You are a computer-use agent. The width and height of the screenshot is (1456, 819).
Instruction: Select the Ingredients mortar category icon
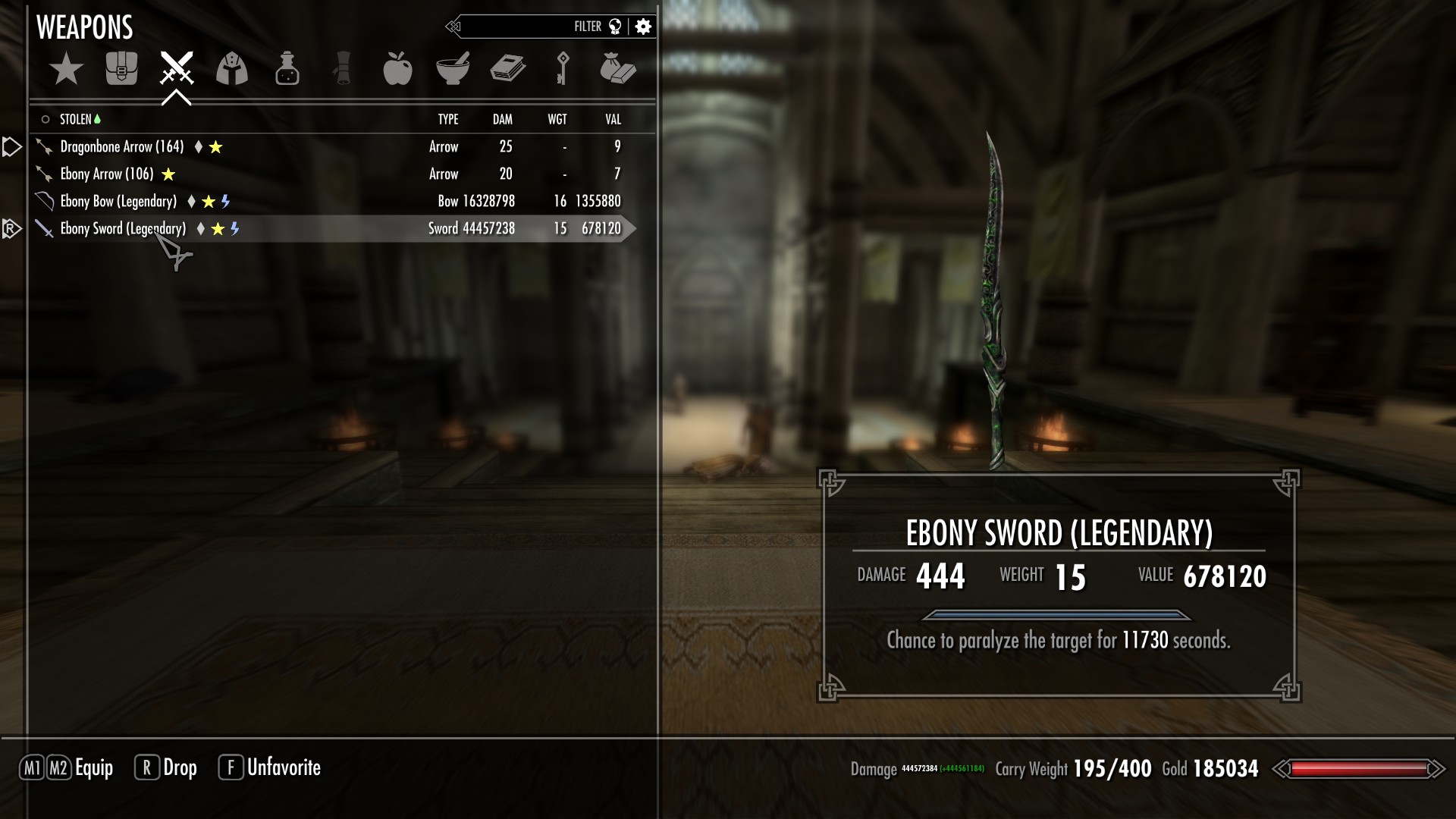tap(455, 69)
